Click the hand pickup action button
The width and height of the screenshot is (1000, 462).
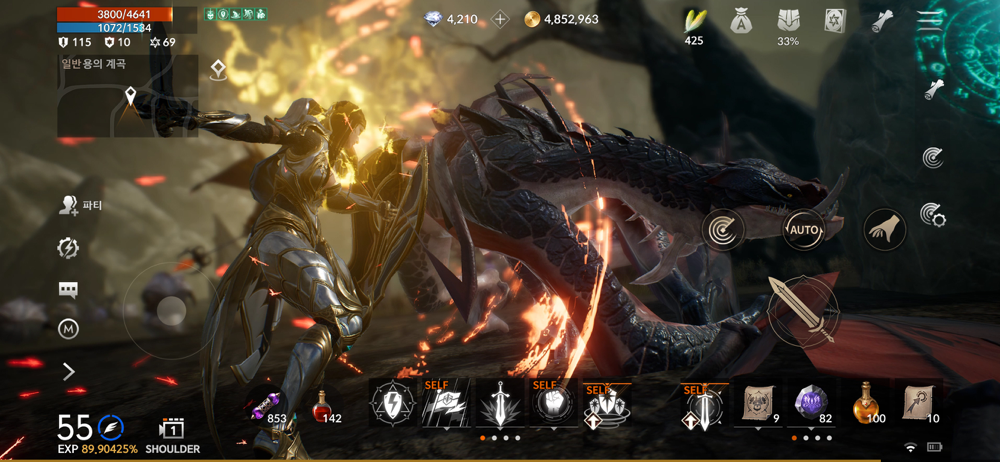pyautogui.click(x=884, y=230)
